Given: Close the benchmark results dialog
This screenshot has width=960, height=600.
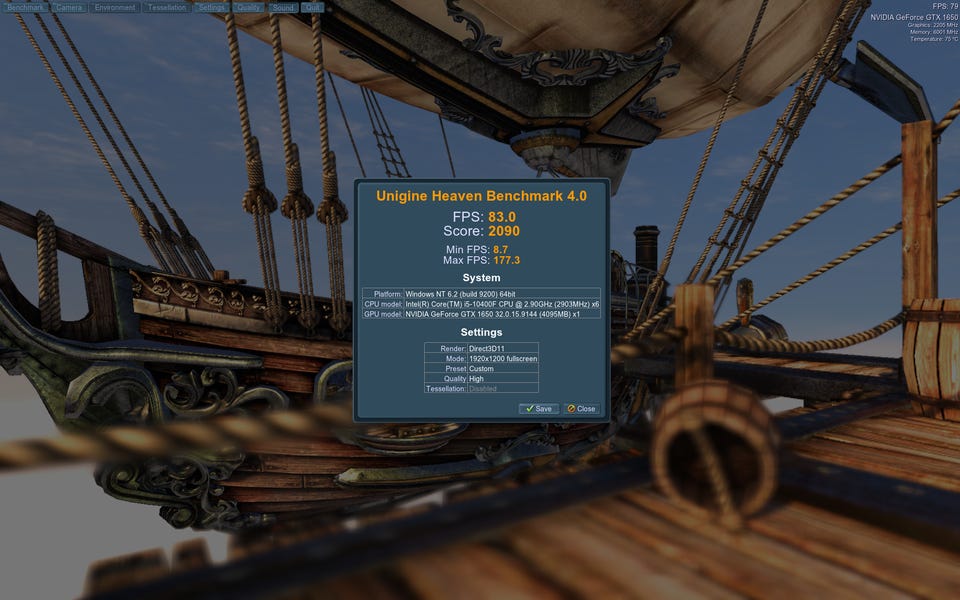Looking at the screenshot, I should click(x=581, y=408).
